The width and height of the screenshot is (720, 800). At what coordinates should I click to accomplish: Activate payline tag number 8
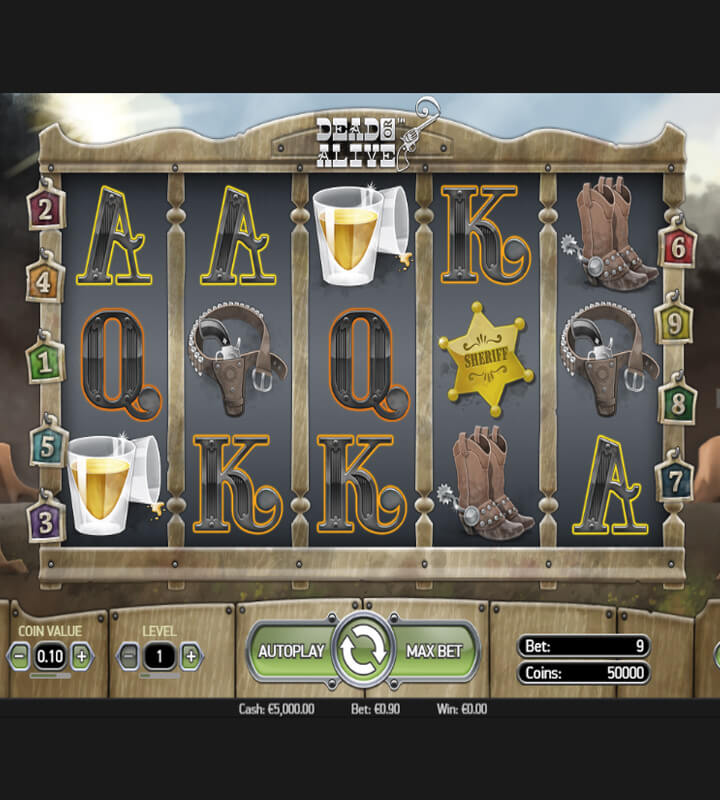pos(677,403)
